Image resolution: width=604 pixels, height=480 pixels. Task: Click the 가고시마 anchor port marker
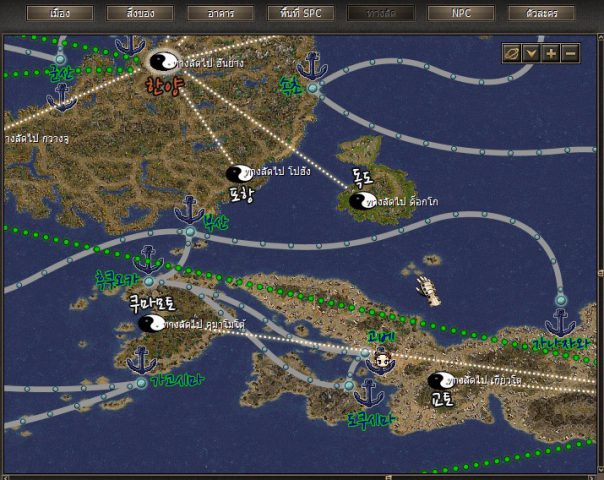click(x=141, y=361)
